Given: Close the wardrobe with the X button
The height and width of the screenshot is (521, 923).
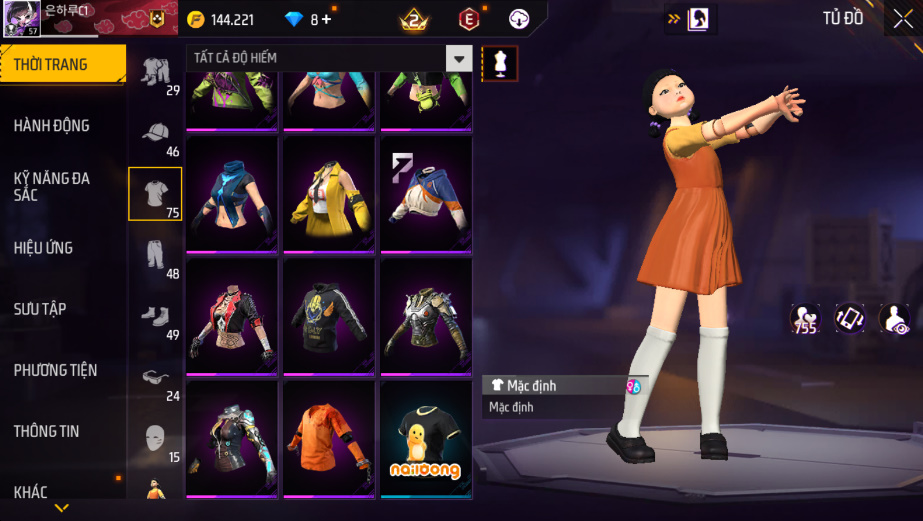Looking at the screenshot, I should click(x=902, y=18).
